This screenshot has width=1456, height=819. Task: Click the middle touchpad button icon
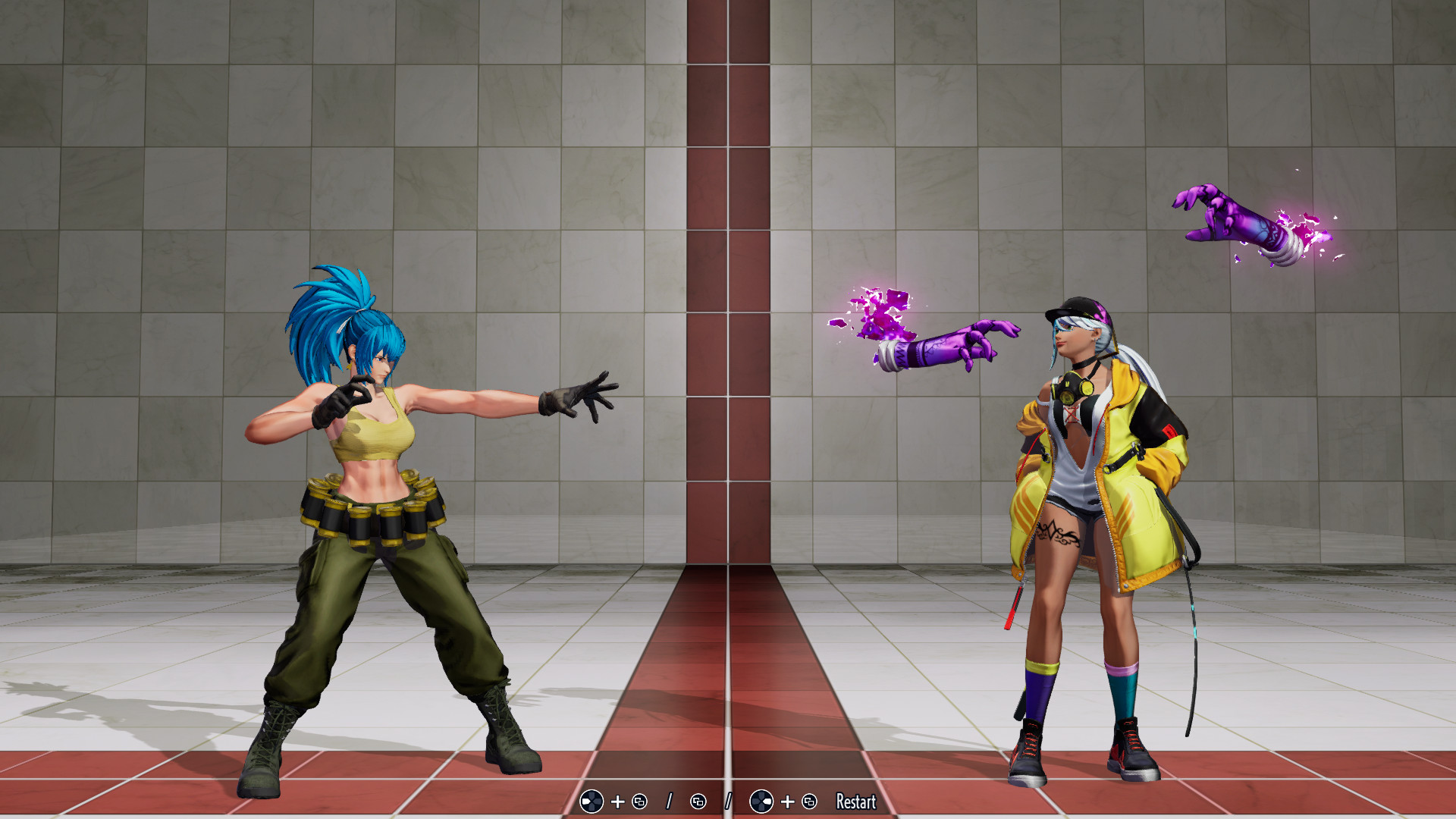pos(698,801)
